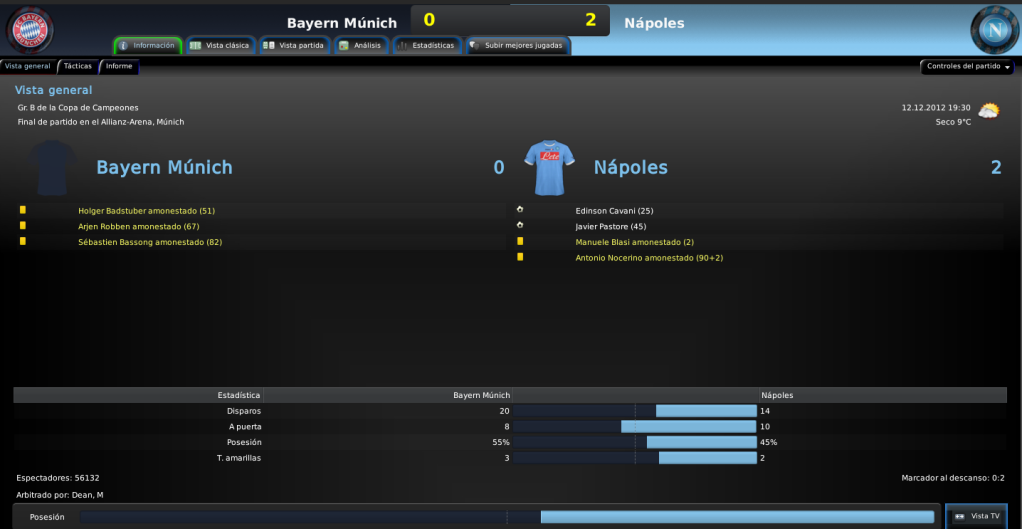
Task: Switch to Vista clásica
Action: pyautogui.click(x=220, y=46)
